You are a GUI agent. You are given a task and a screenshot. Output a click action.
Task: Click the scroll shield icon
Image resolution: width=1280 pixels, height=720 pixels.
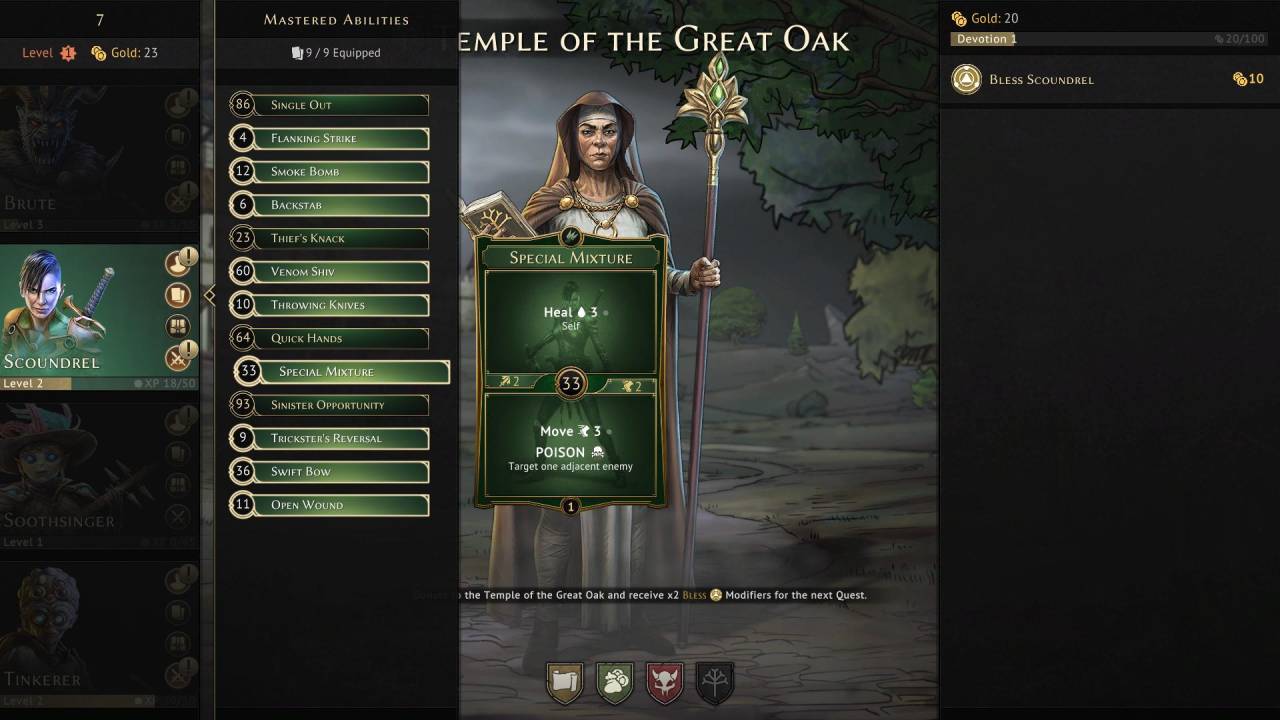(566, 683)
